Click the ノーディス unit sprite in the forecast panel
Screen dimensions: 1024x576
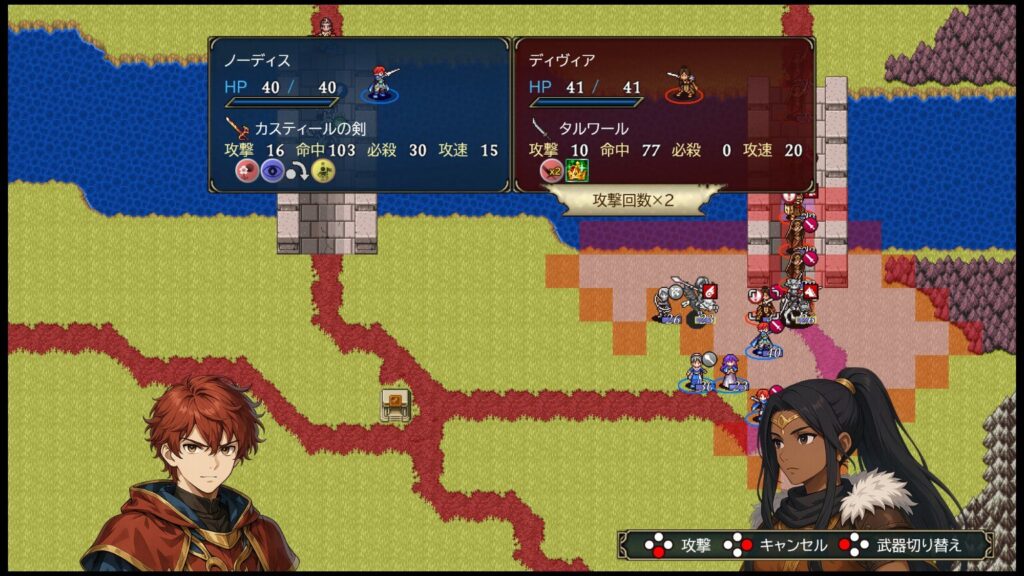click(381, 83)
